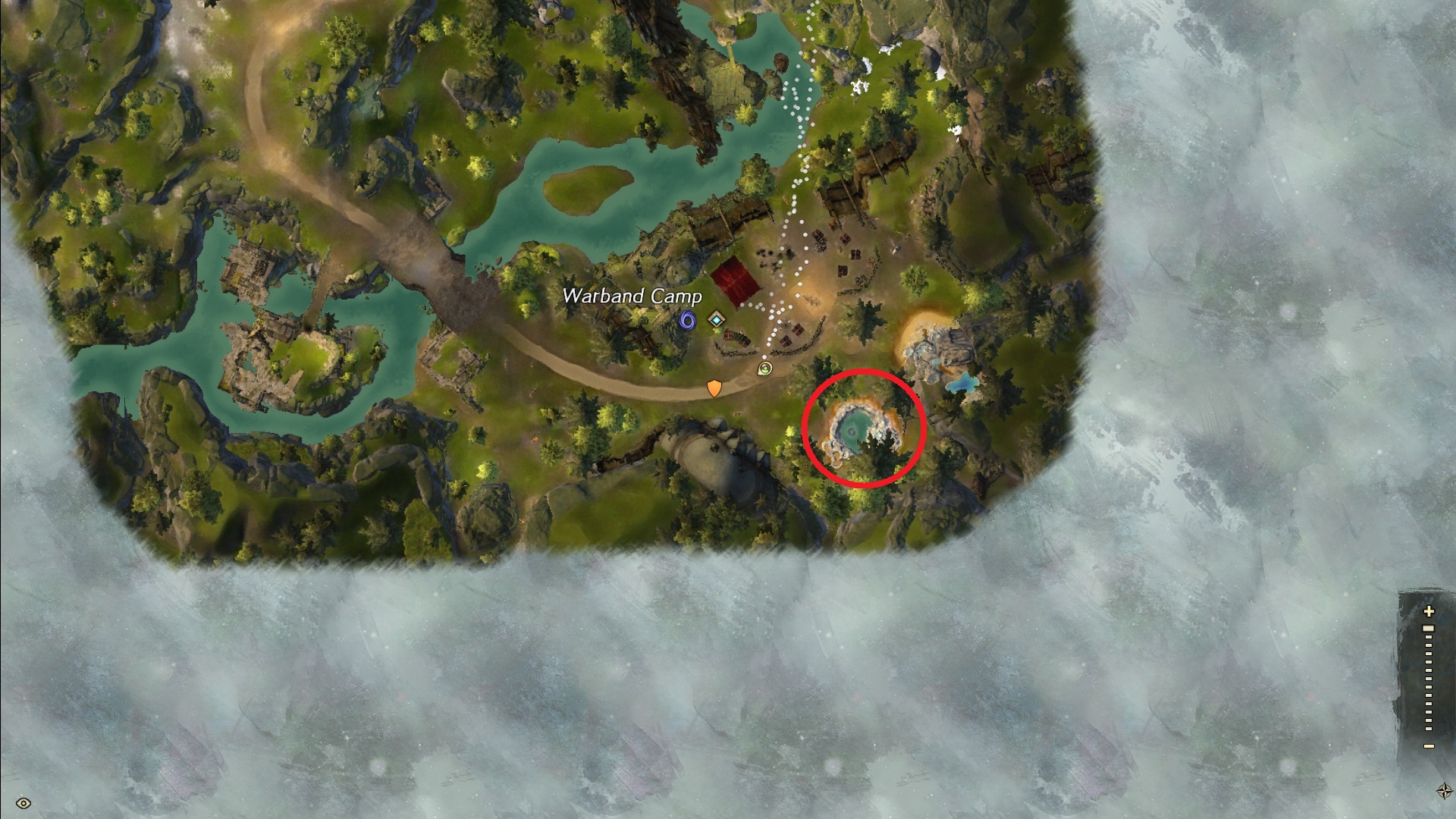The width and height of the screenshot is (1456, 819).
Task: Click the compass rose icon
Action: [x=1444, y=791]
